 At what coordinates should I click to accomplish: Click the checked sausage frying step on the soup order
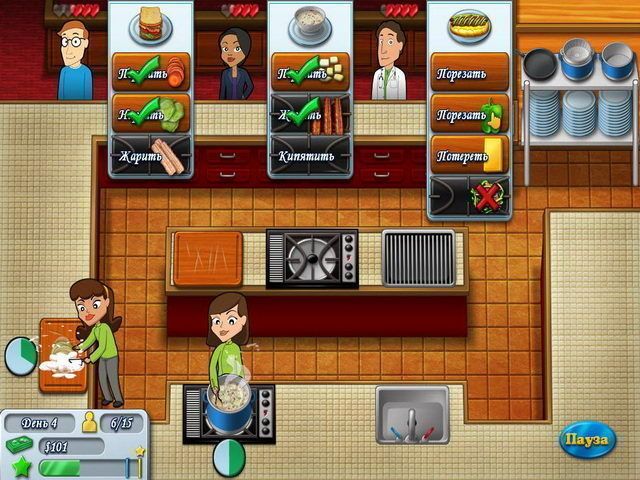pos(310,114)
